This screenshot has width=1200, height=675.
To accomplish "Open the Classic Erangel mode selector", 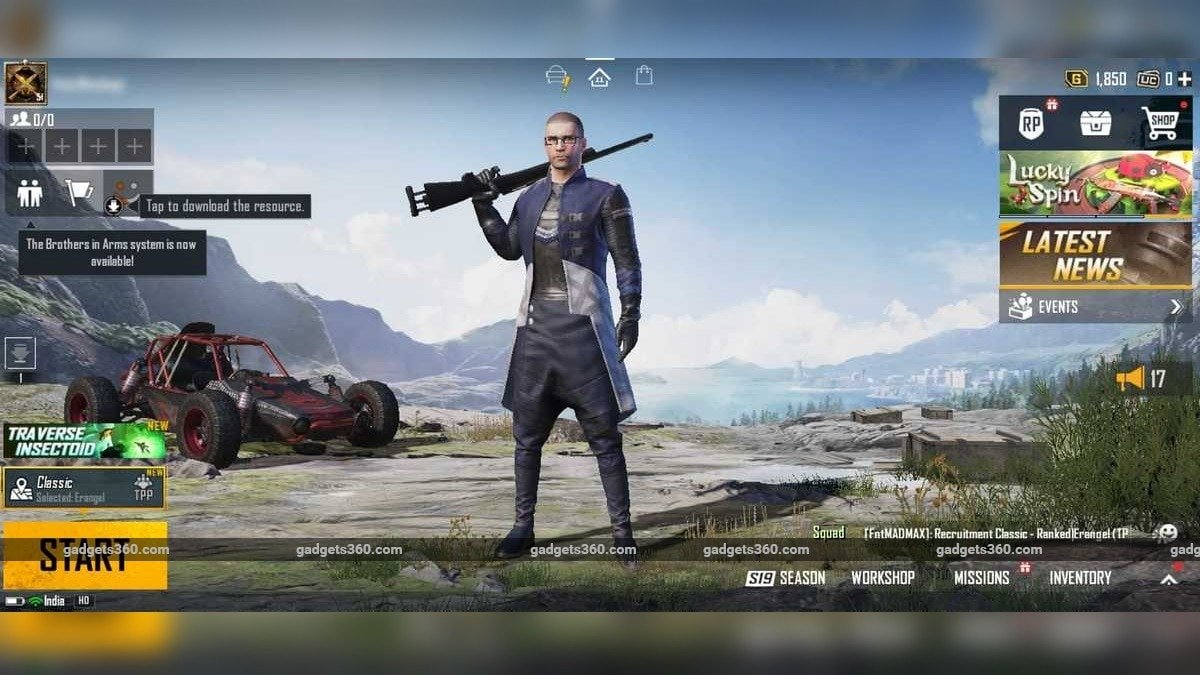I will (x=84, y=488).
